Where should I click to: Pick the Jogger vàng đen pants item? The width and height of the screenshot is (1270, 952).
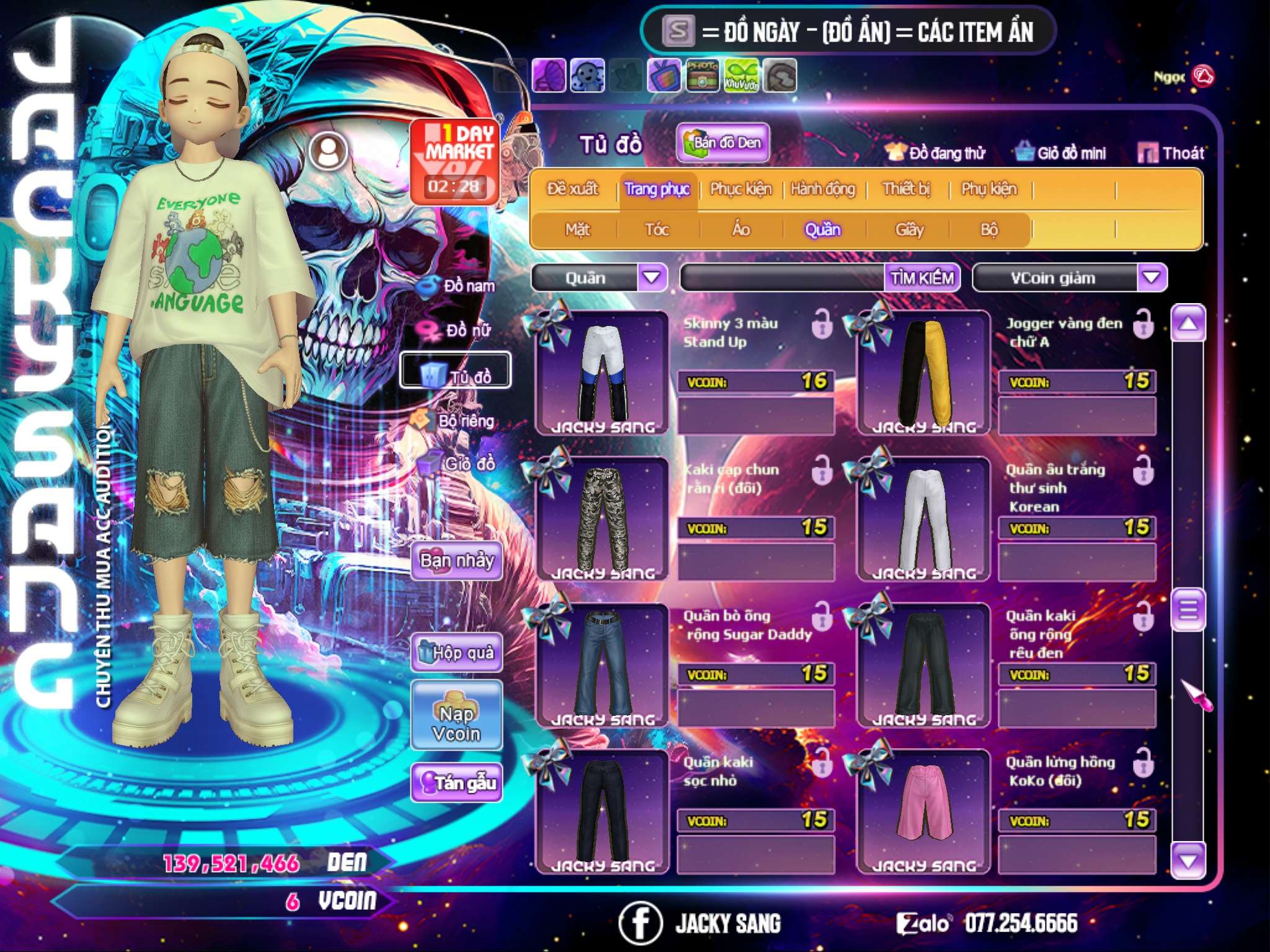point(923,372)
